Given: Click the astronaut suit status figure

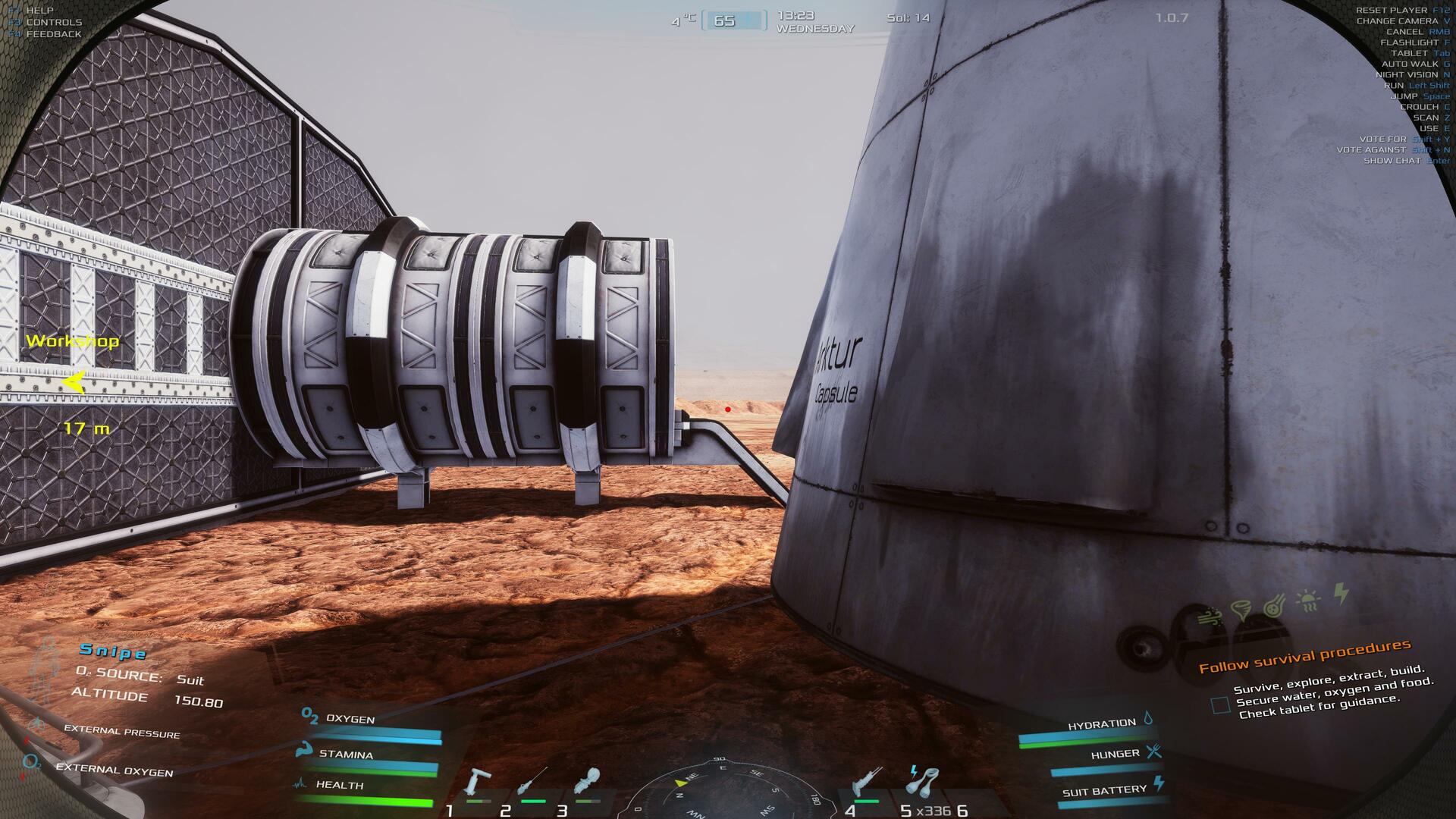Looking at the screenshot, I should (x=45, y=671).
